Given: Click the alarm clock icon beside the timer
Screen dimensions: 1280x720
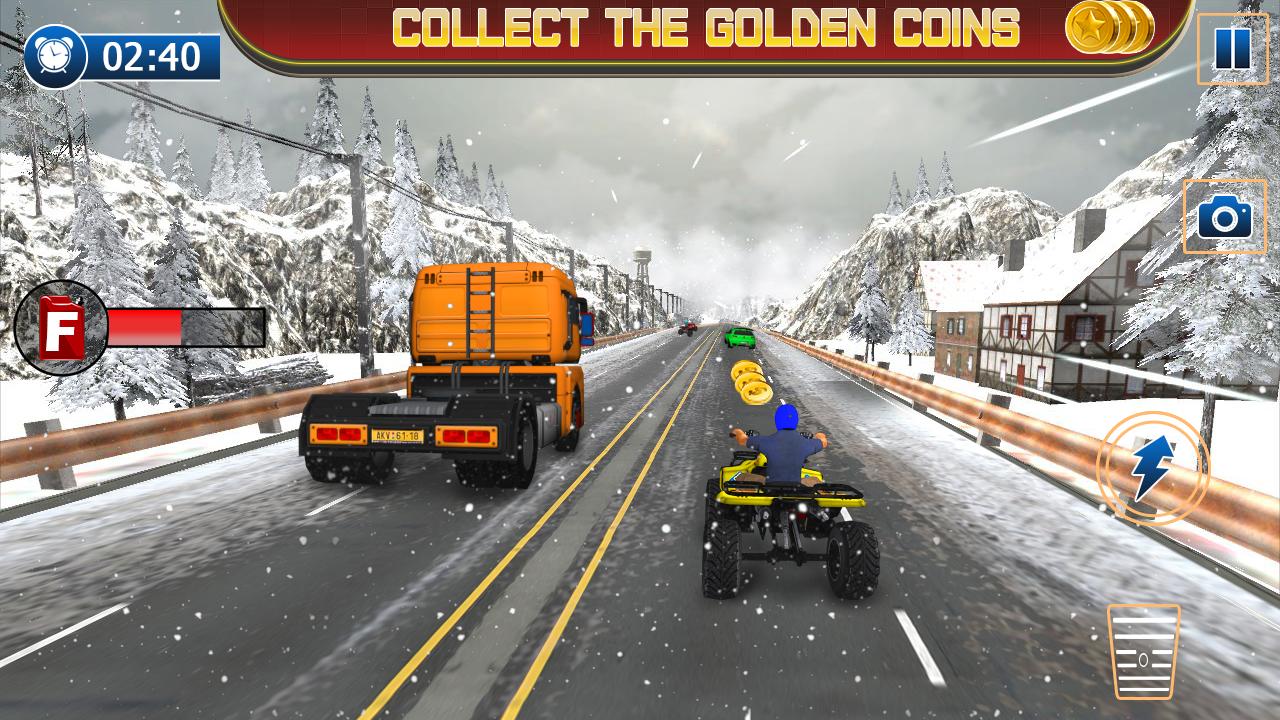Looking at the screenshot, I should (x=55, y=55).
